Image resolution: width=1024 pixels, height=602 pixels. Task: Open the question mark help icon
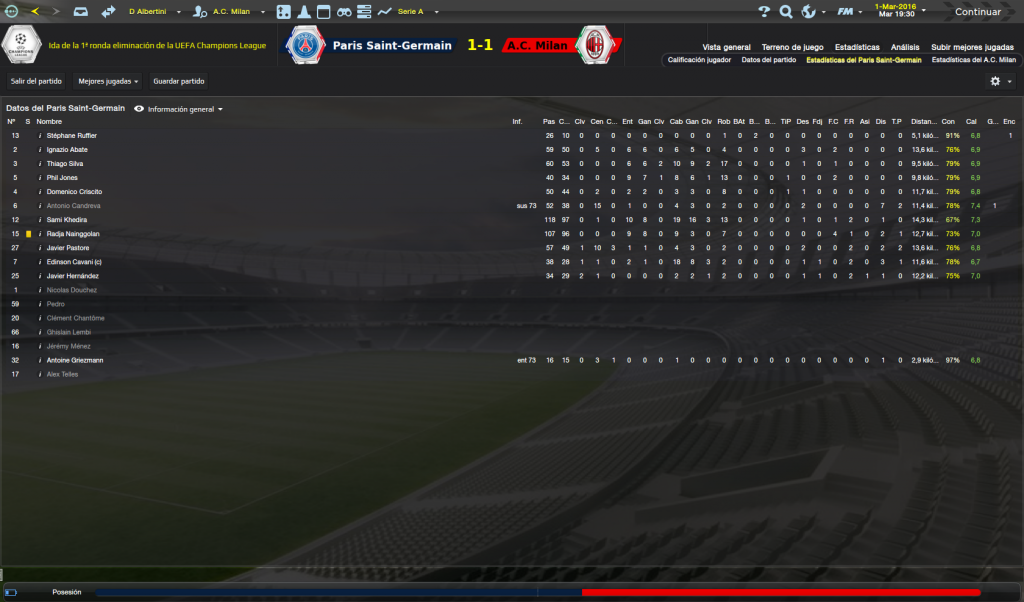(x=763, y=12)
